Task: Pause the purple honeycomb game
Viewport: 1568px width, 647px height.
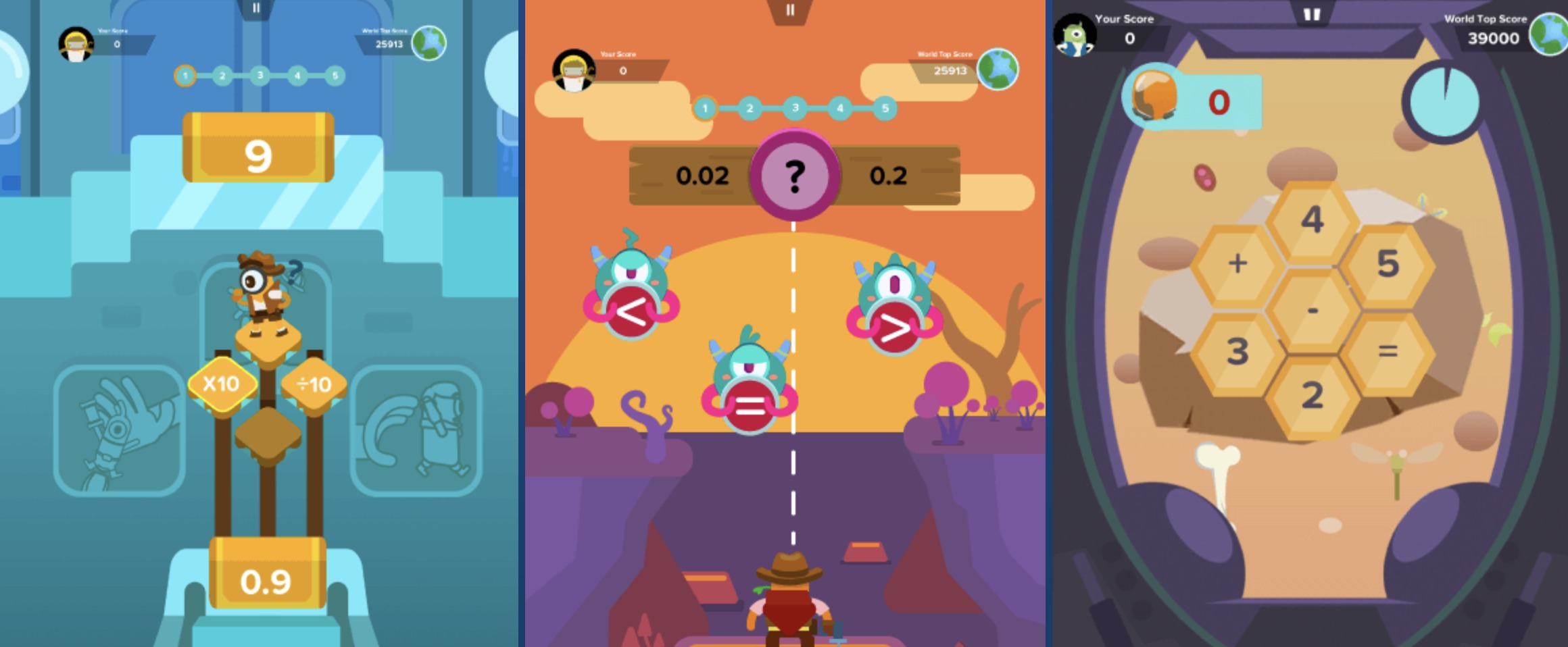Action: pos(1311,15)
